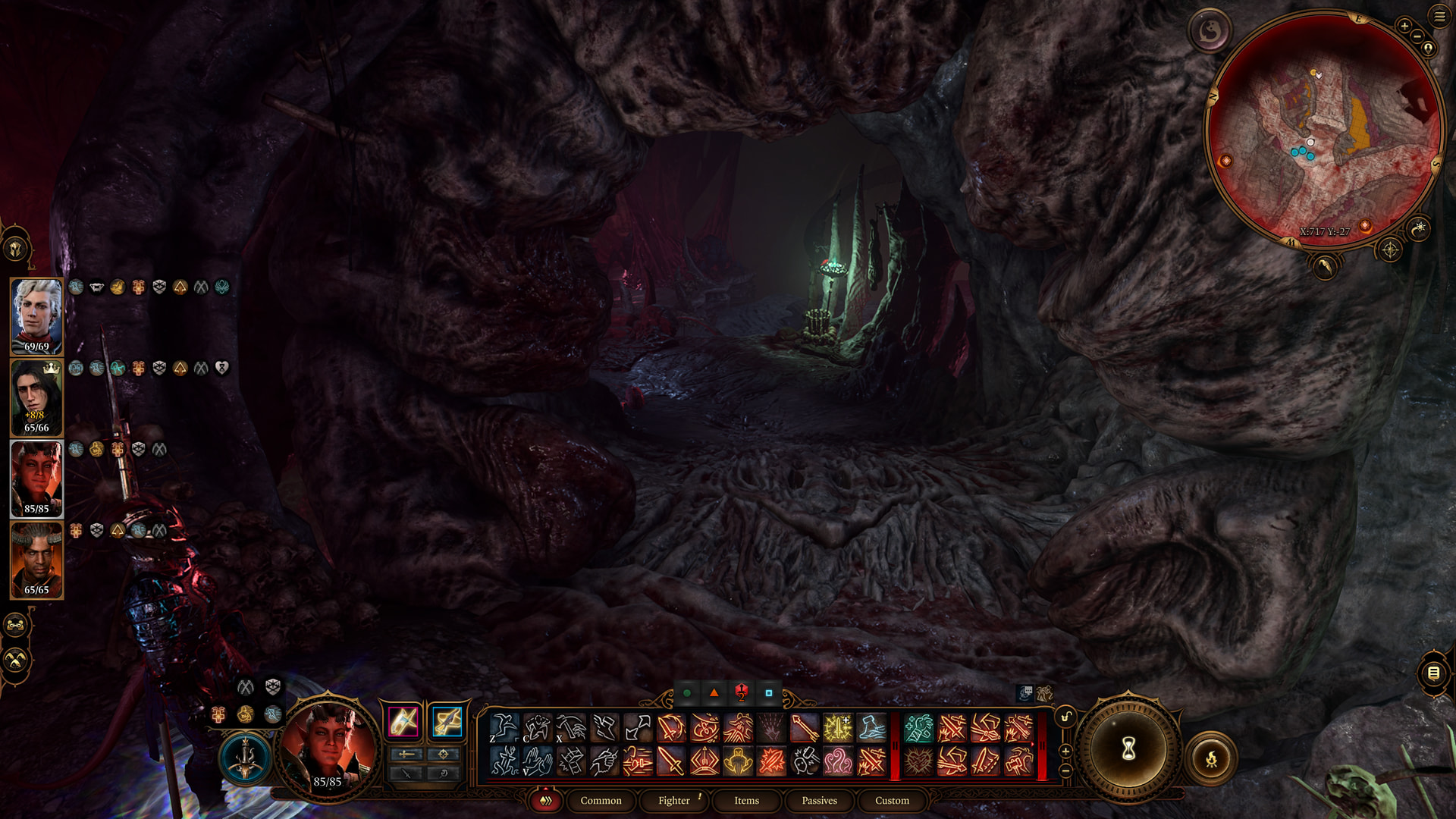1456x819 pixels.
Task: Select the white-haired companion portrait
Action: click(x=36, y=315)
